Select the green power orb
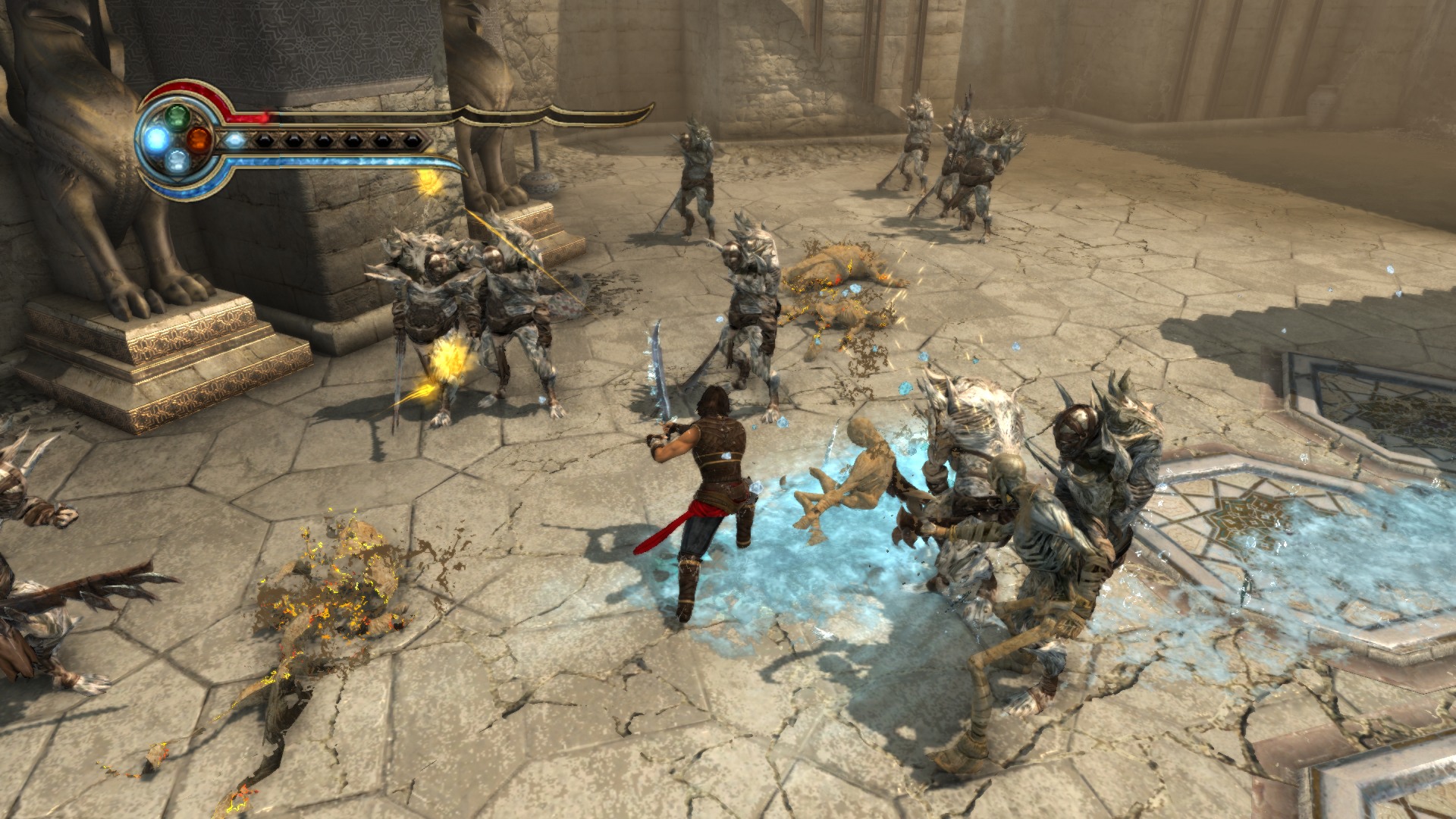The width and height of the screenshot is (1456, 819). [177, 116]
